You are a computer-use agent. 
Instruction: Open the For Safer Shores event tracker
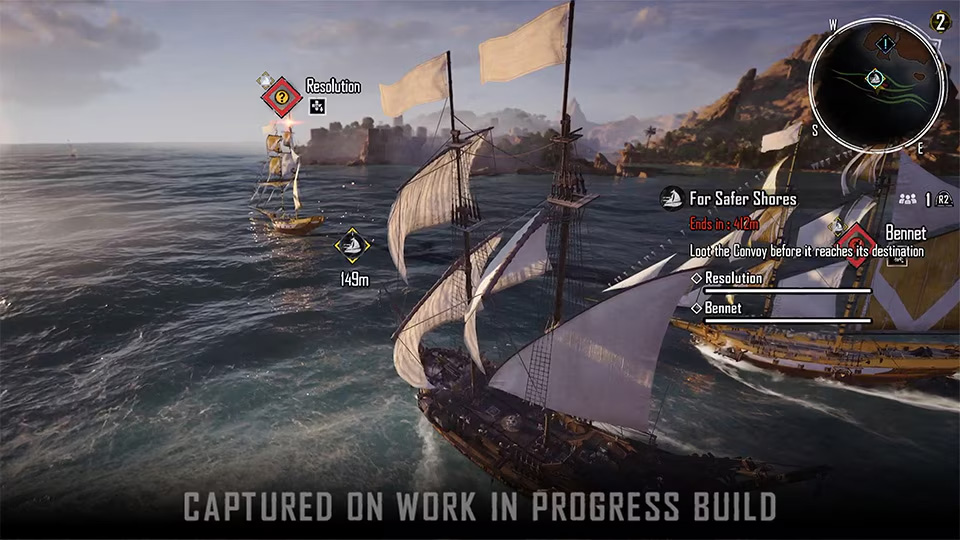pos(741,198)
